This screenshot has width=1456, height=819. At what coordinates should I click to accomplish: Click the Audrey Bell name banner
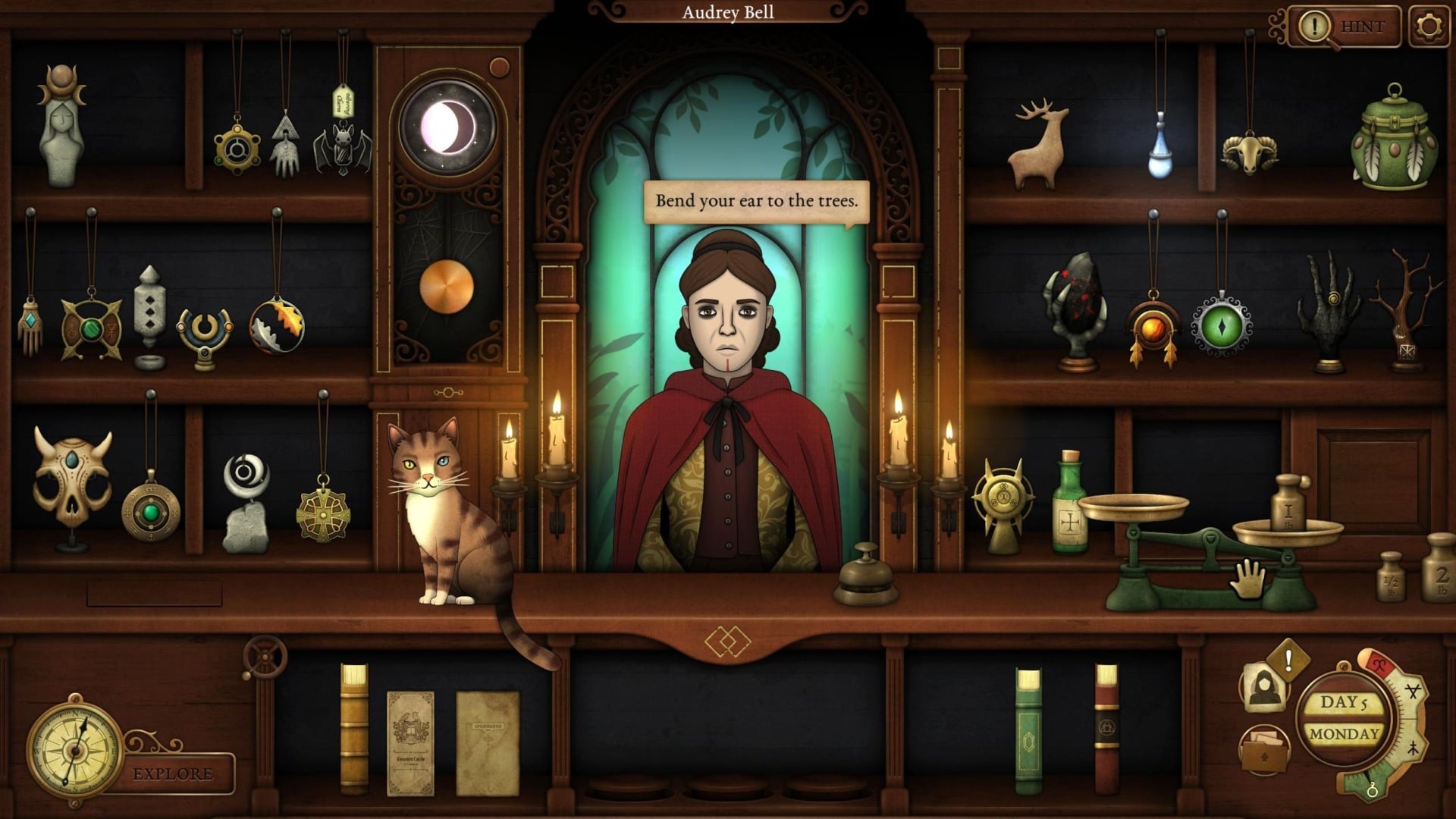point(728,12)
